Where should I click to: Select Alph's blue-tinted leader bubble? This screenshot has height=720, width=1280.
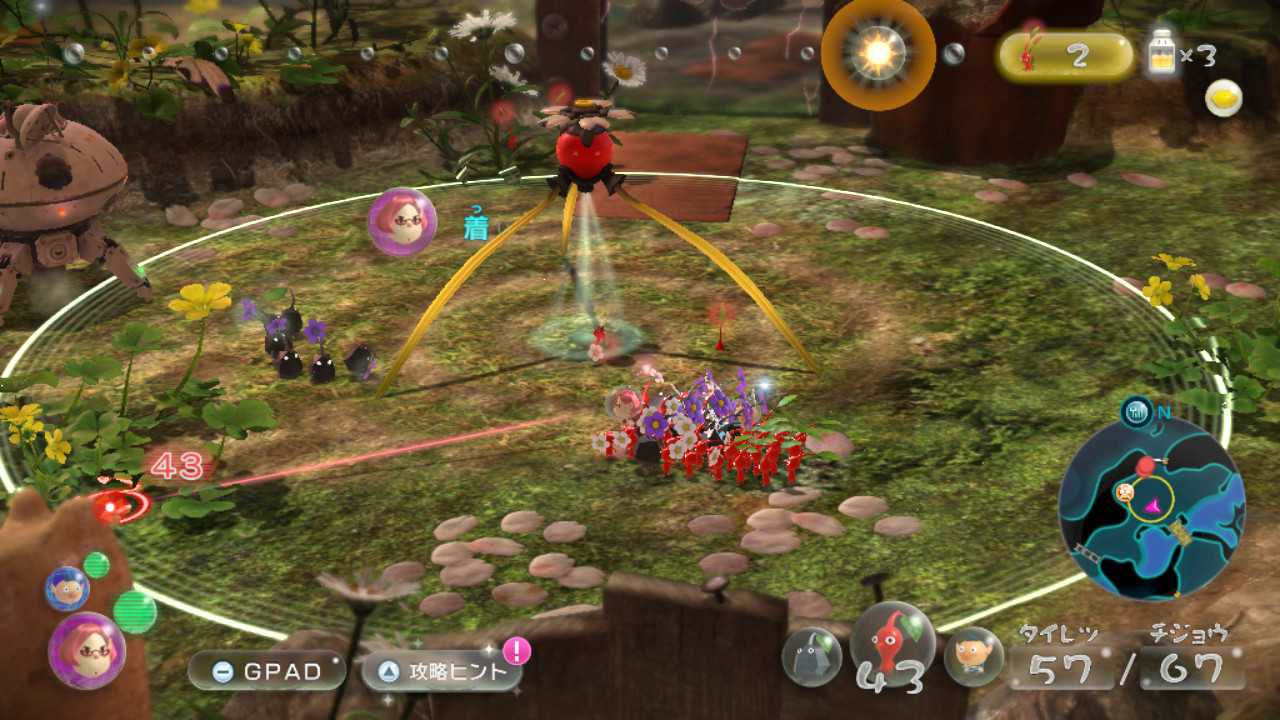click(66, 588)
